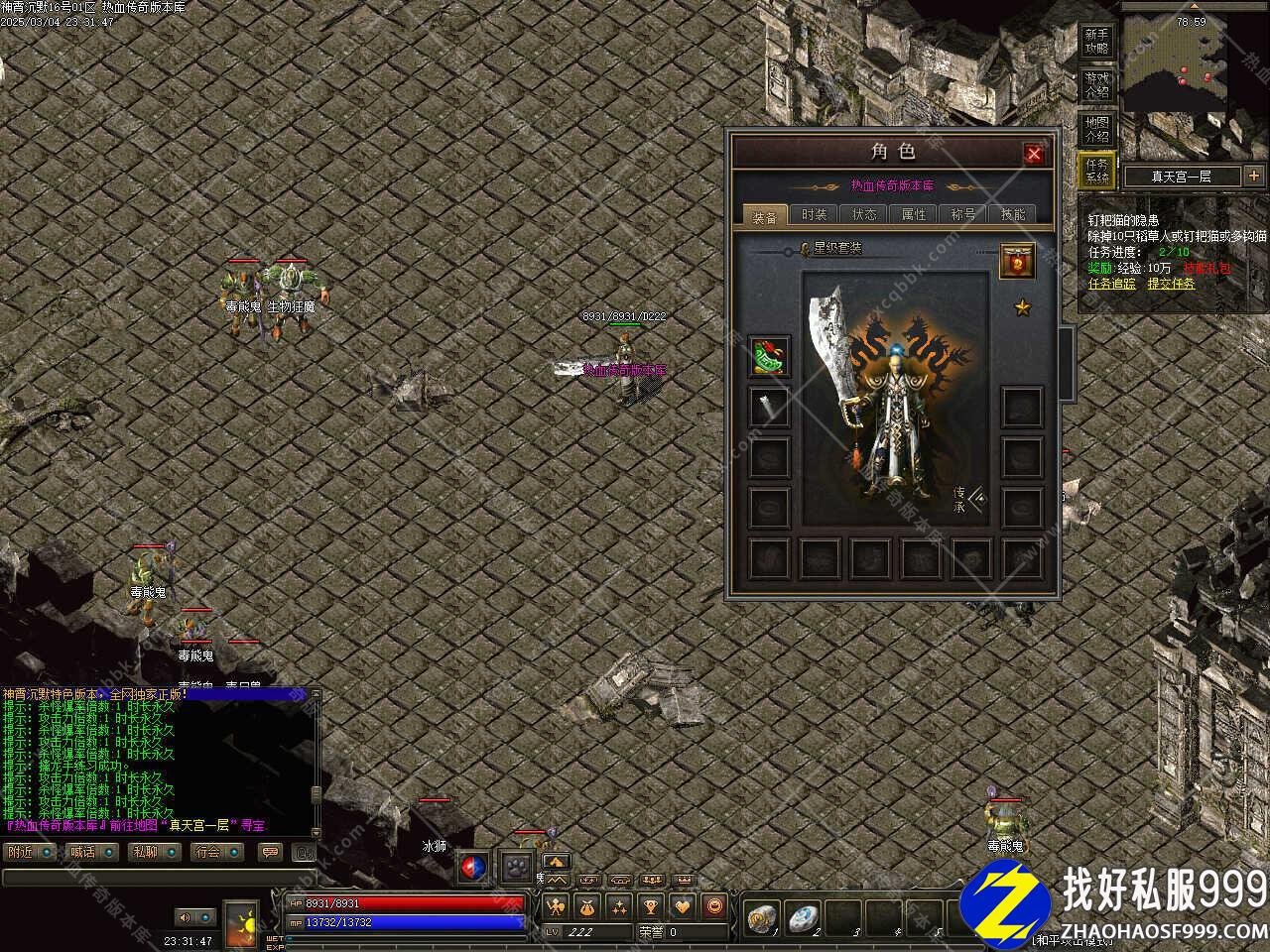This screenshot has width=1270, height=952.
Task: Open the 任务系统 quest system
Action: [x=1096, y=172]
